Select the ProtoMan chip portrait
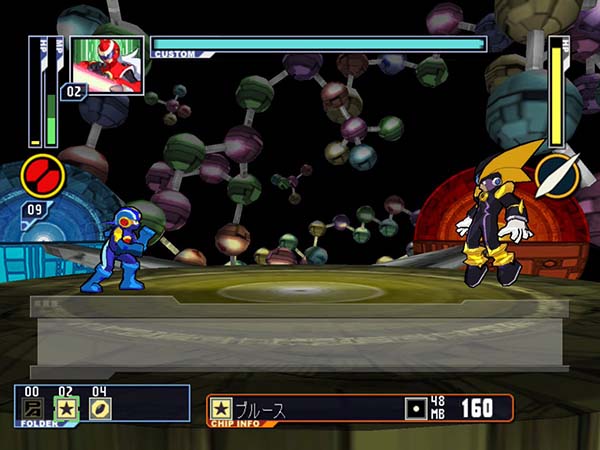The width and height of the screenshot is (600, 450). coord(107,65)
